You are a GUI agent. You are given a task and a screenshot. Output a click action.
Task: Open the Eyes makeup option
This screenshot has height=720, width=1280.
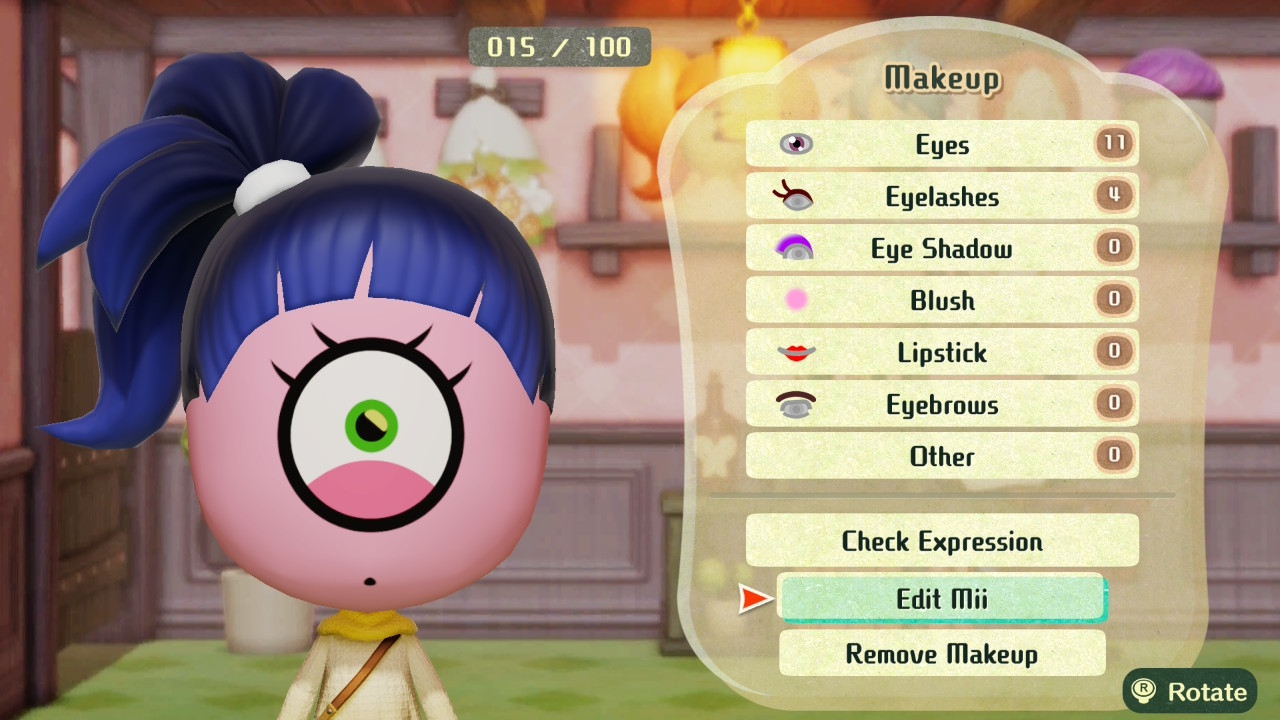pyautogui.click(x=941, y=145)
